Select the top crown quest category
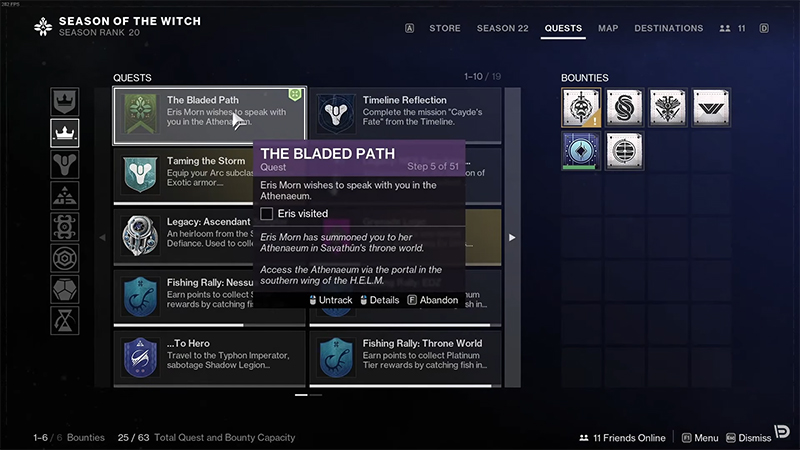The height and width of the screenshot is (450, 800). point(65,102)
